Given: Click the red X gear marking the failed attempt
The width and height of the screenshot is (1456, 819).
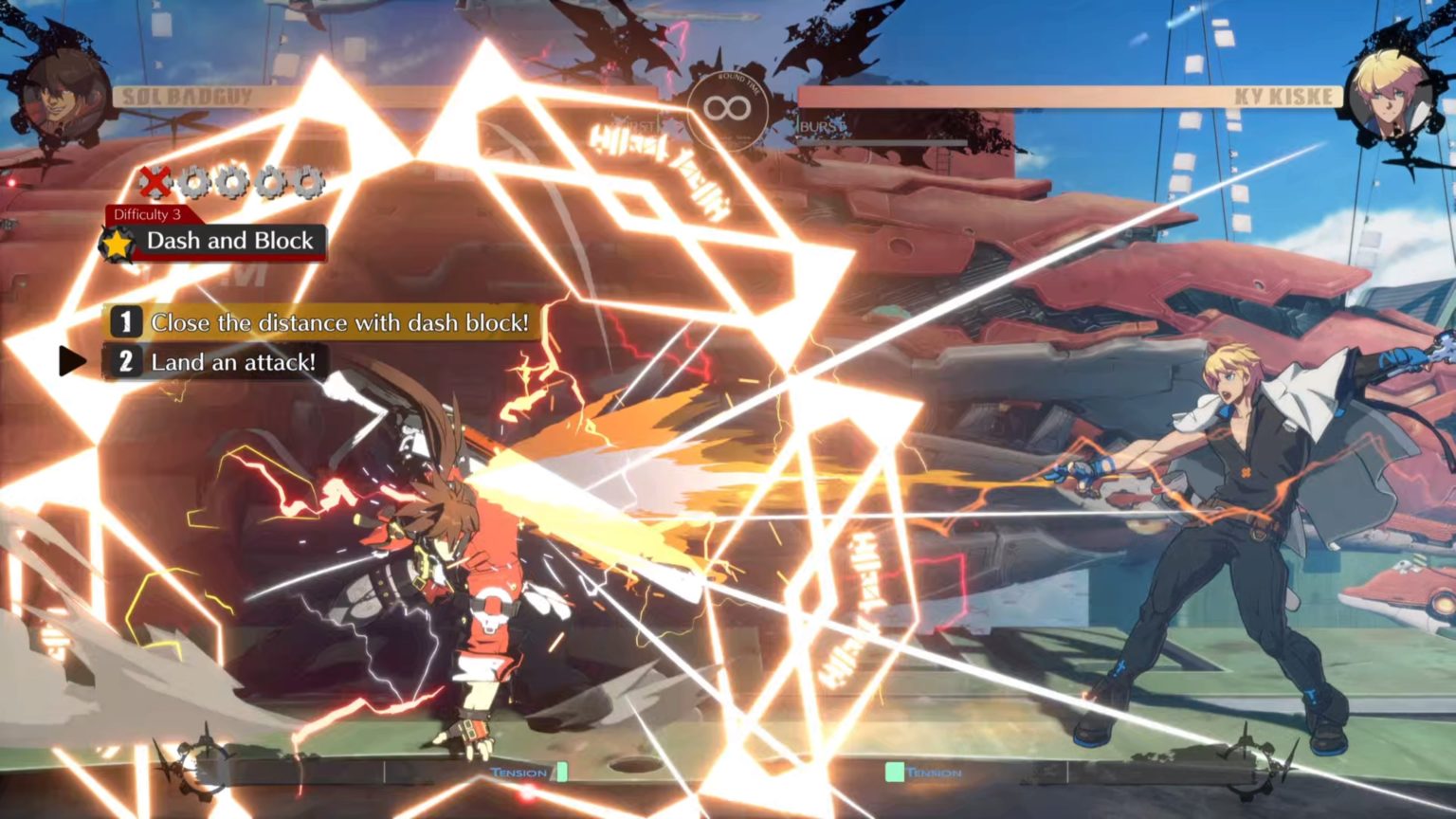Looking at the screenshot, I should pos(157,179).
